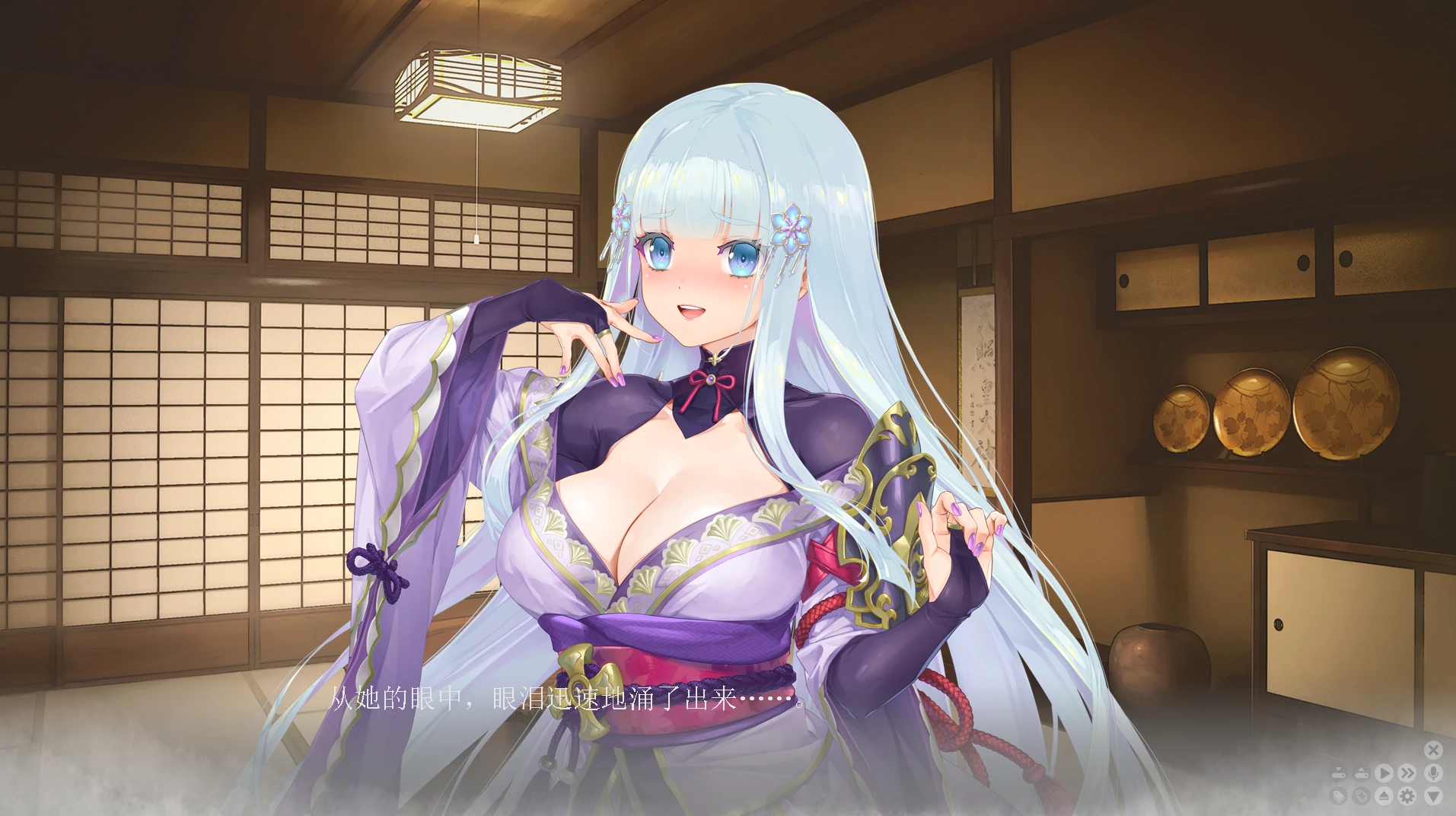
Task: Click the right bookmark tag icon
Action: pos(1362,796)
